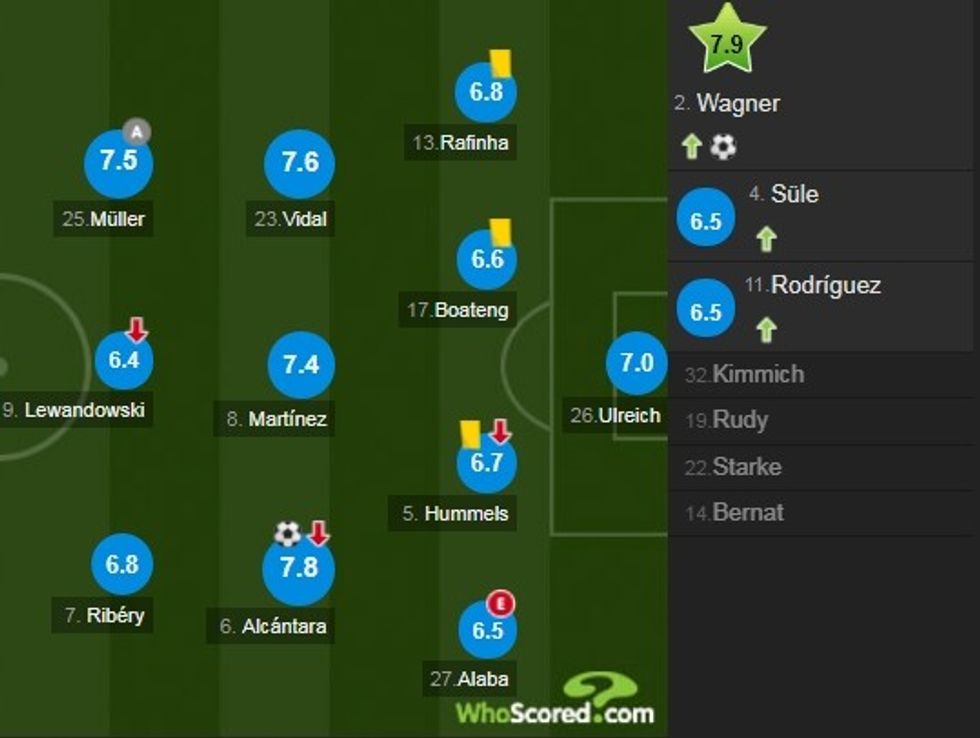This screenshot has width=980, height=738.
Task: Choose Rodríguez in the substitutes list
Action: point(825,286)
